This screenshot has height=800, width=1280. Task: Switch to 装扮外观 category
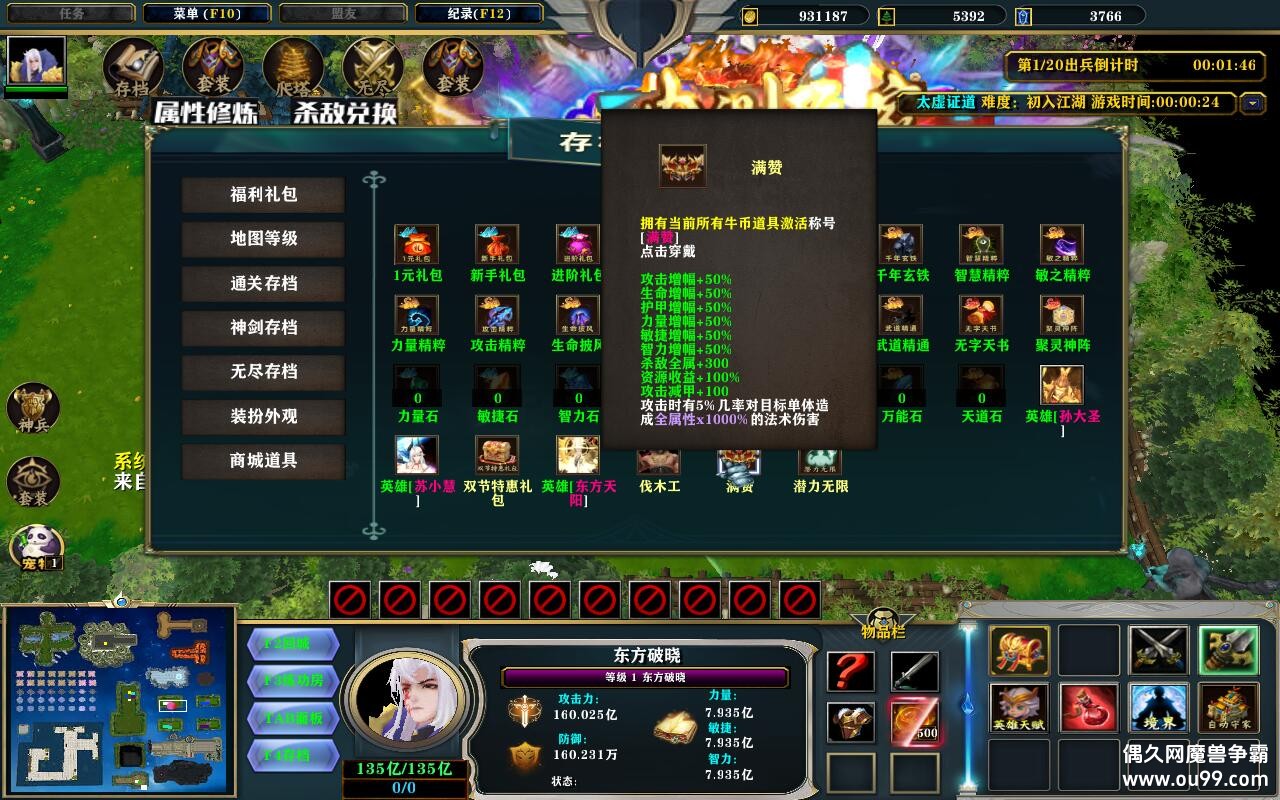pyautogui.click(x=263, y=416)
